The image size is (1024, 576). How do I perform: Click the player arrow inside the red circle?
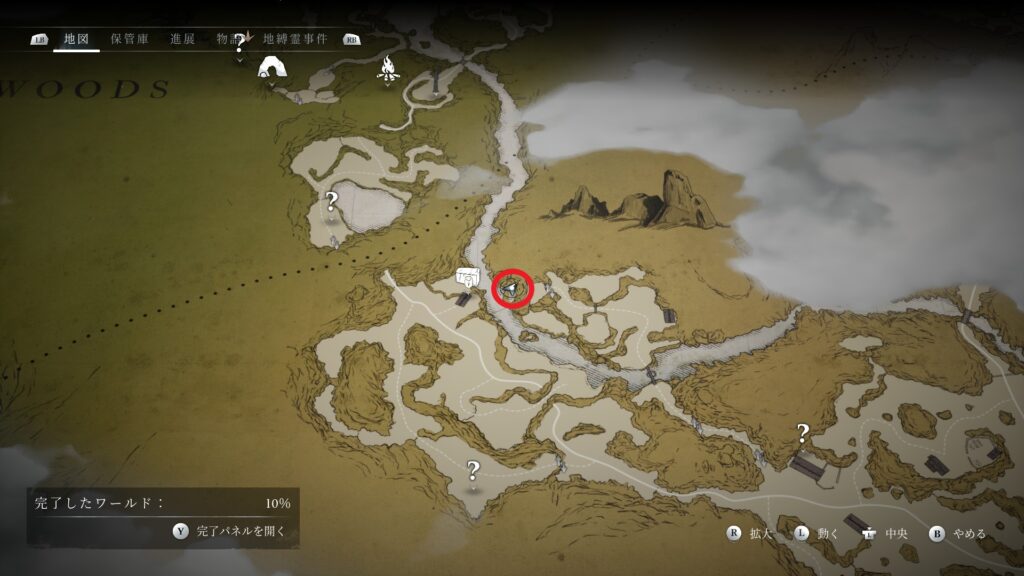pos(511,289)
